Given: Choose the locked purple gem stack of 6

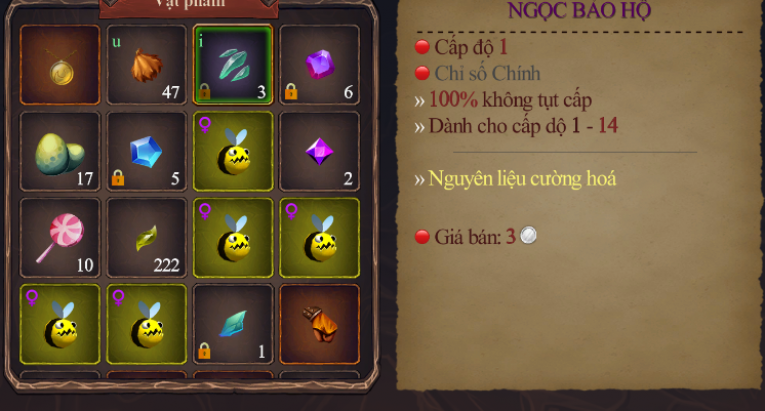Looking at the screenshot, I should 320,65.
